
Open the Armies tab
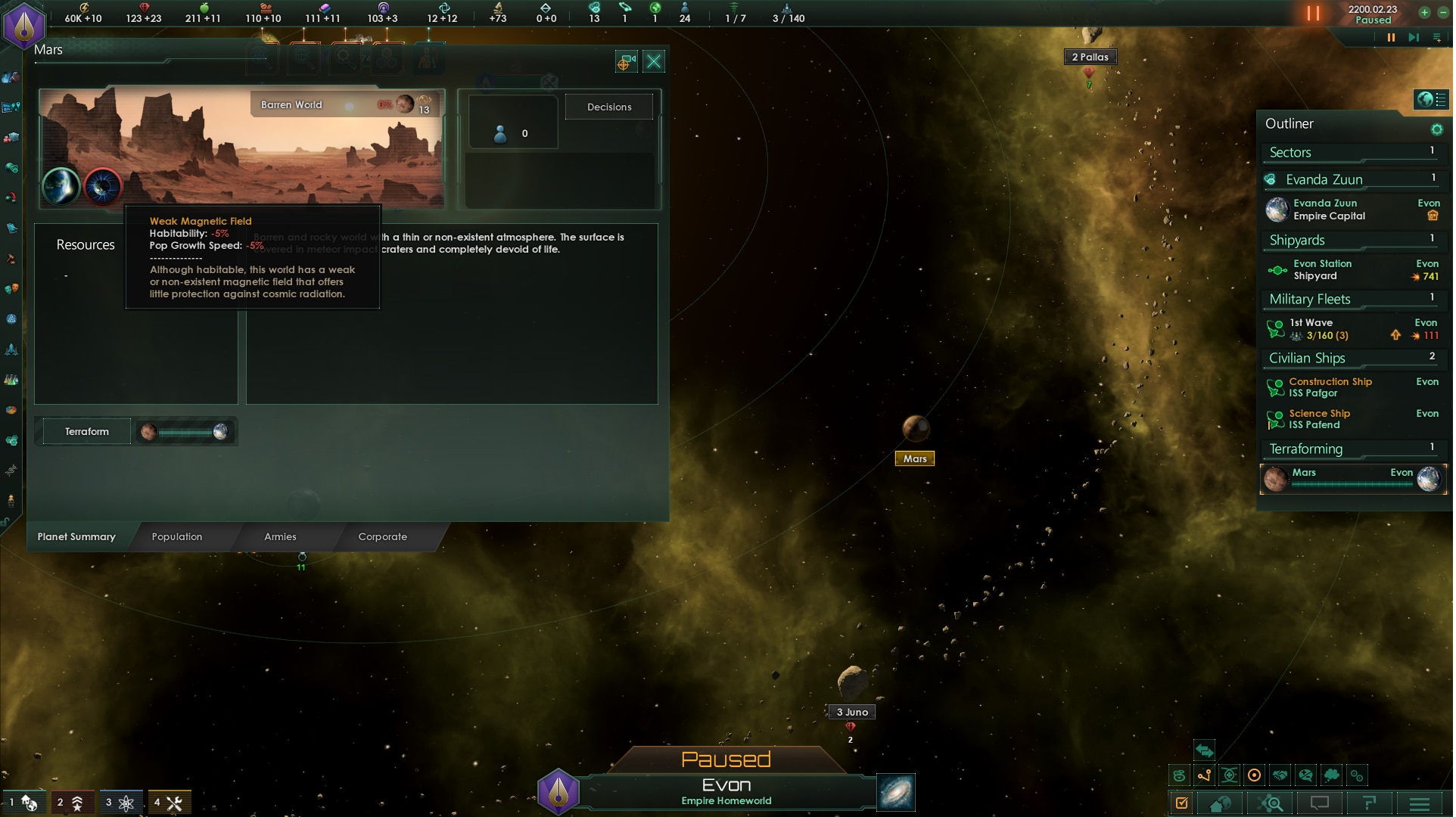pyautogui.click(x=280, y=537)
